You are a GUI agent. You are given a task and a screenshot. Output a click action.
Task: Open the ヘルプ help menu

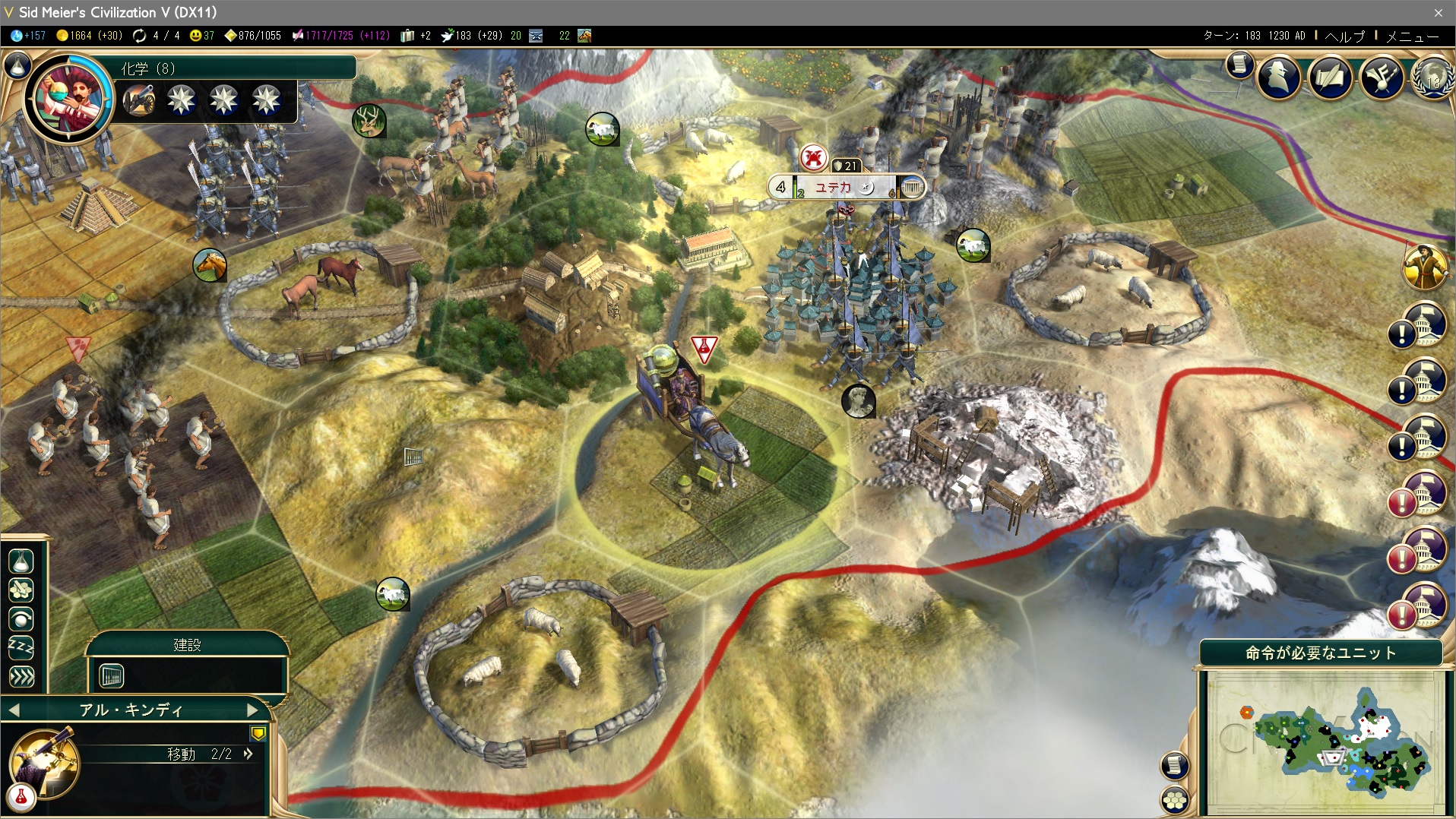1344,36
